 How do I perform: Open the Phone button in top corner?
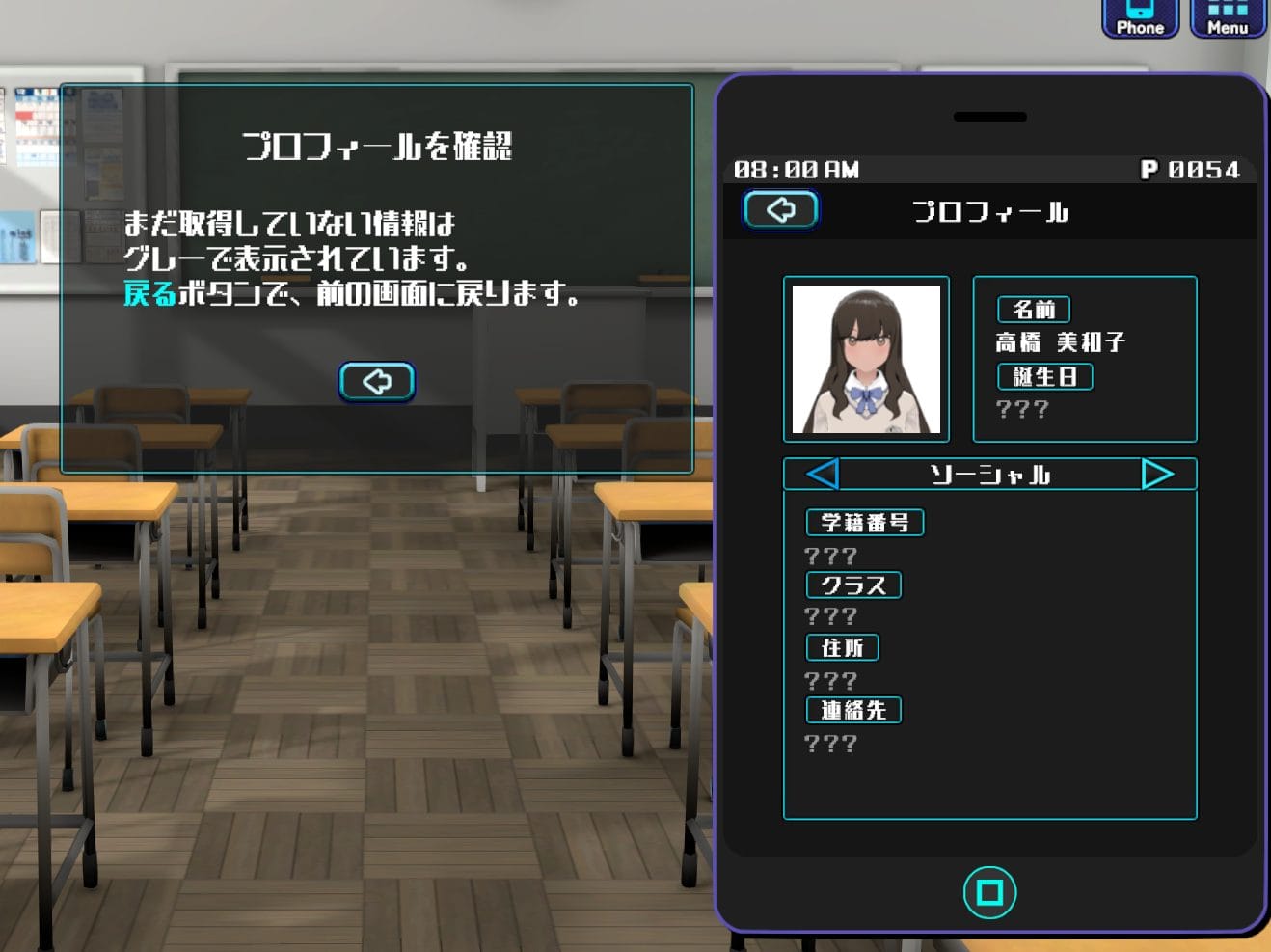[x=1140, y=18]
